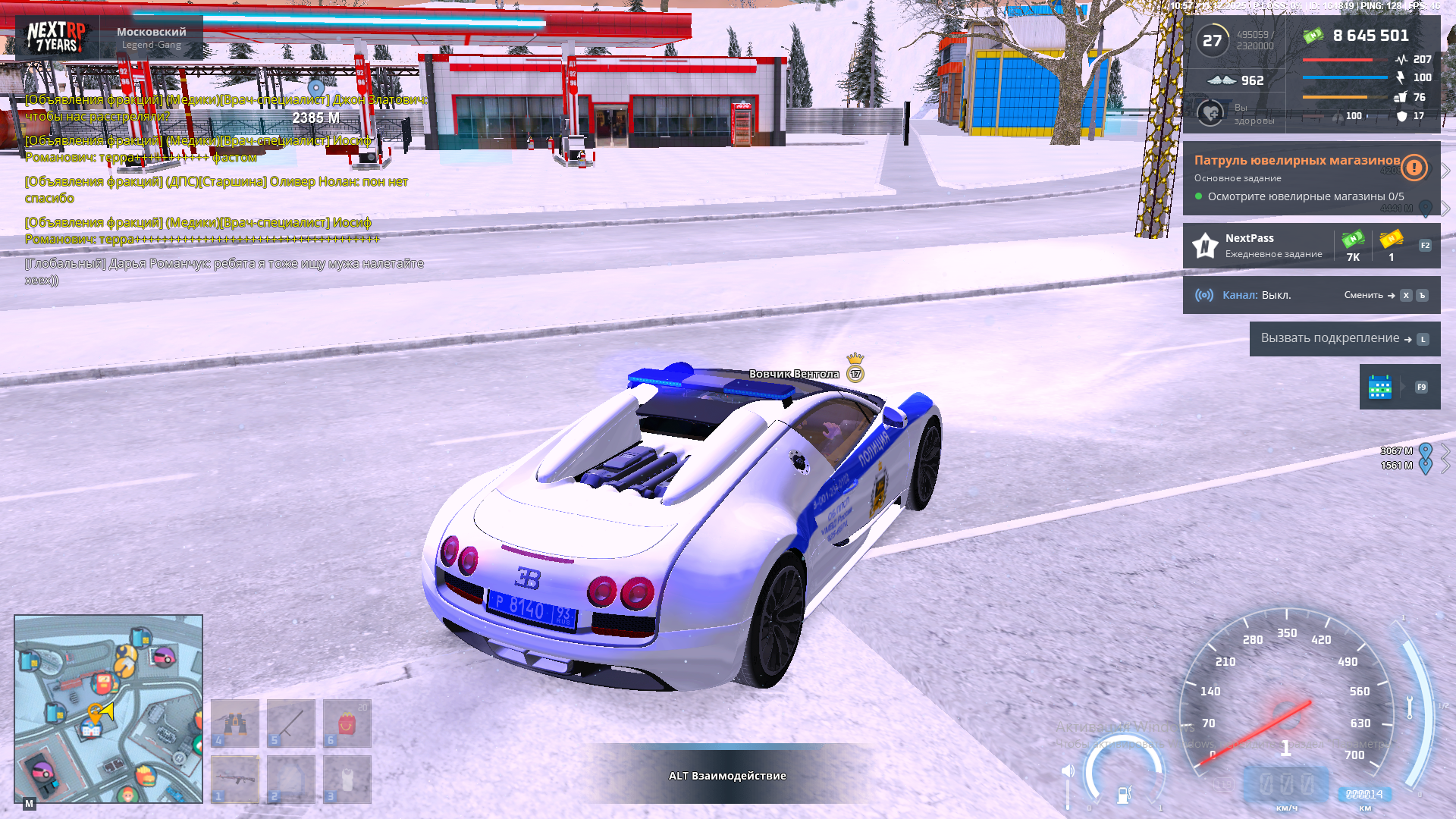Select the red Happy Meal box slot

click(x=347, y=723)
